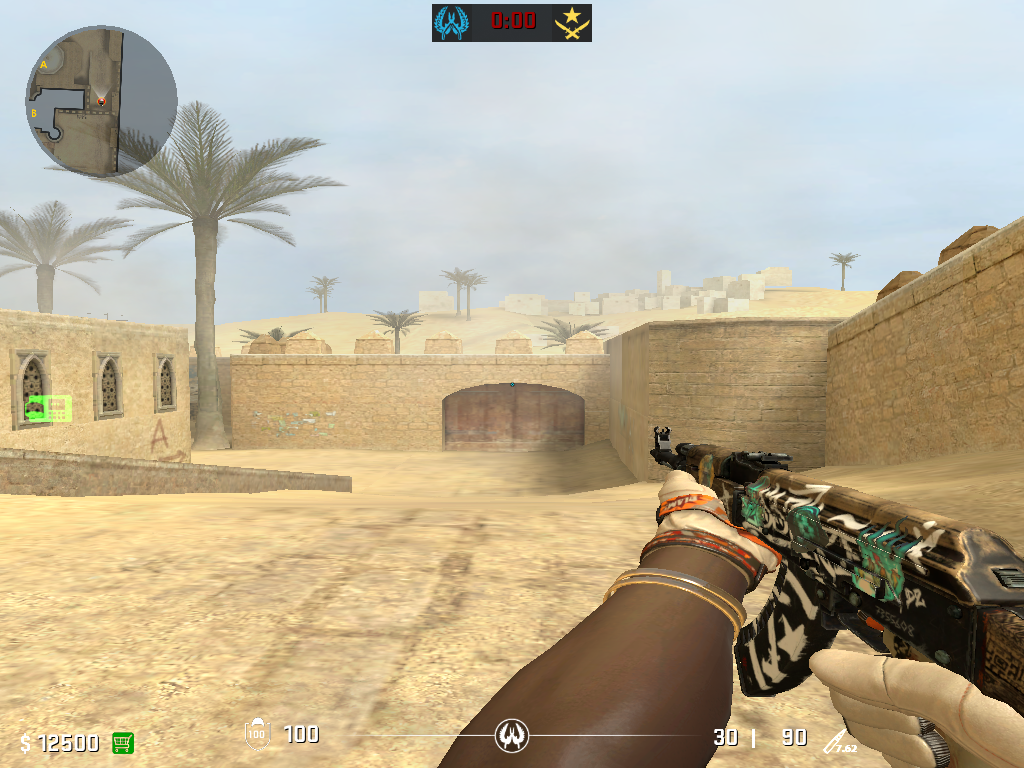Click the center team emblem on HUD bar

512,737
